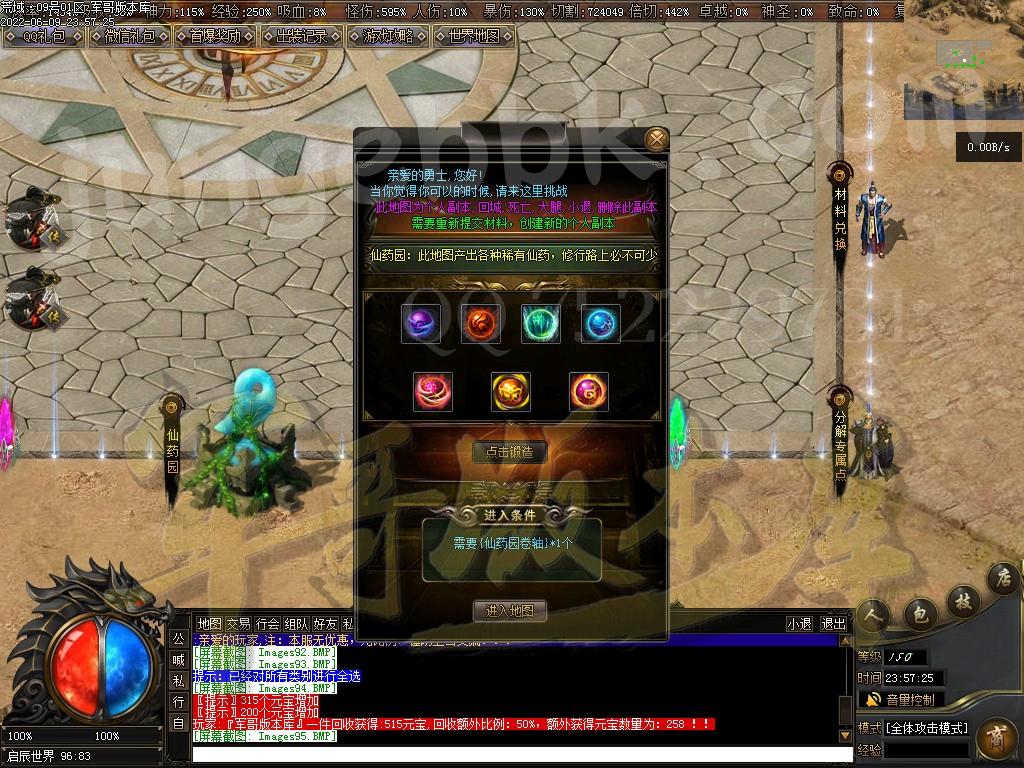Open the 首爆奖励 rewards menu
This screenshot has width=1024, height=768.
(x=214, y=36)
